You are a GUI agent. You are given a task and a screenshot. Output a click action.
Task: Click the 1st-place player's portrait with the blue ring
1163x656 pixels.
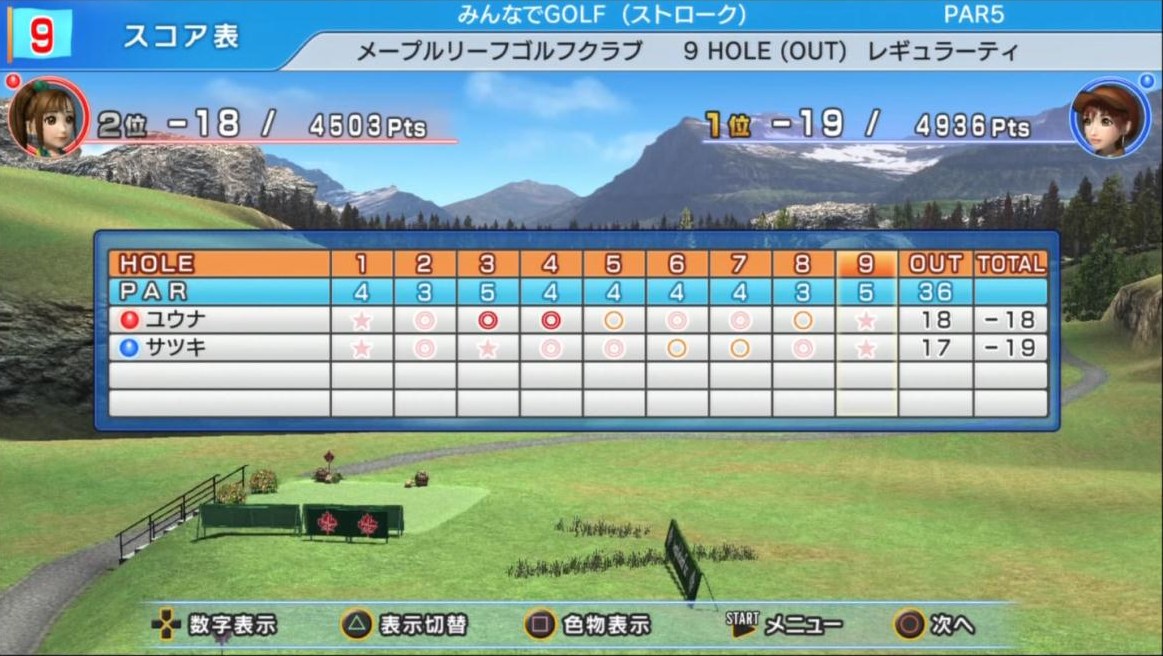1107,118
